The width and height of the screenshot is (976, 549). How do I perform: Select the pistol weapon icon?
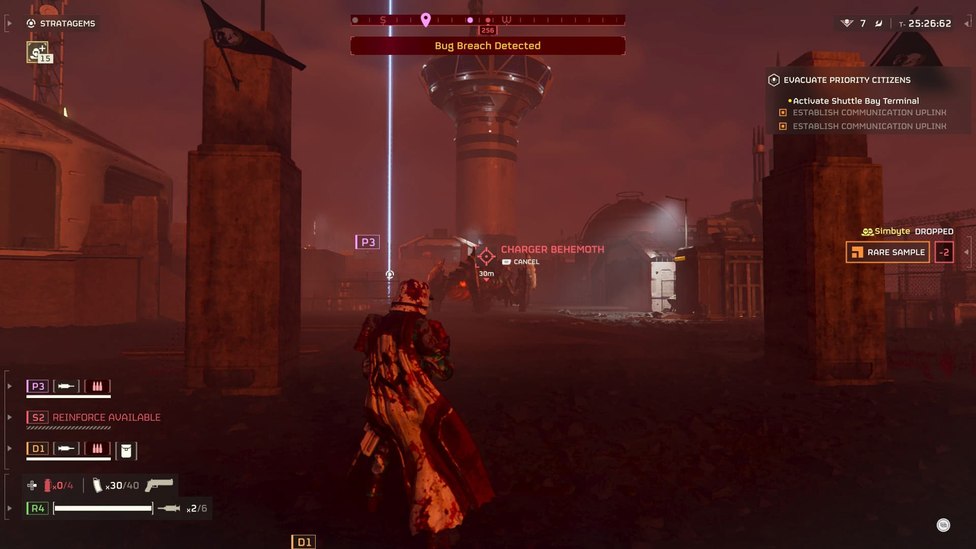tap(159, 485)
